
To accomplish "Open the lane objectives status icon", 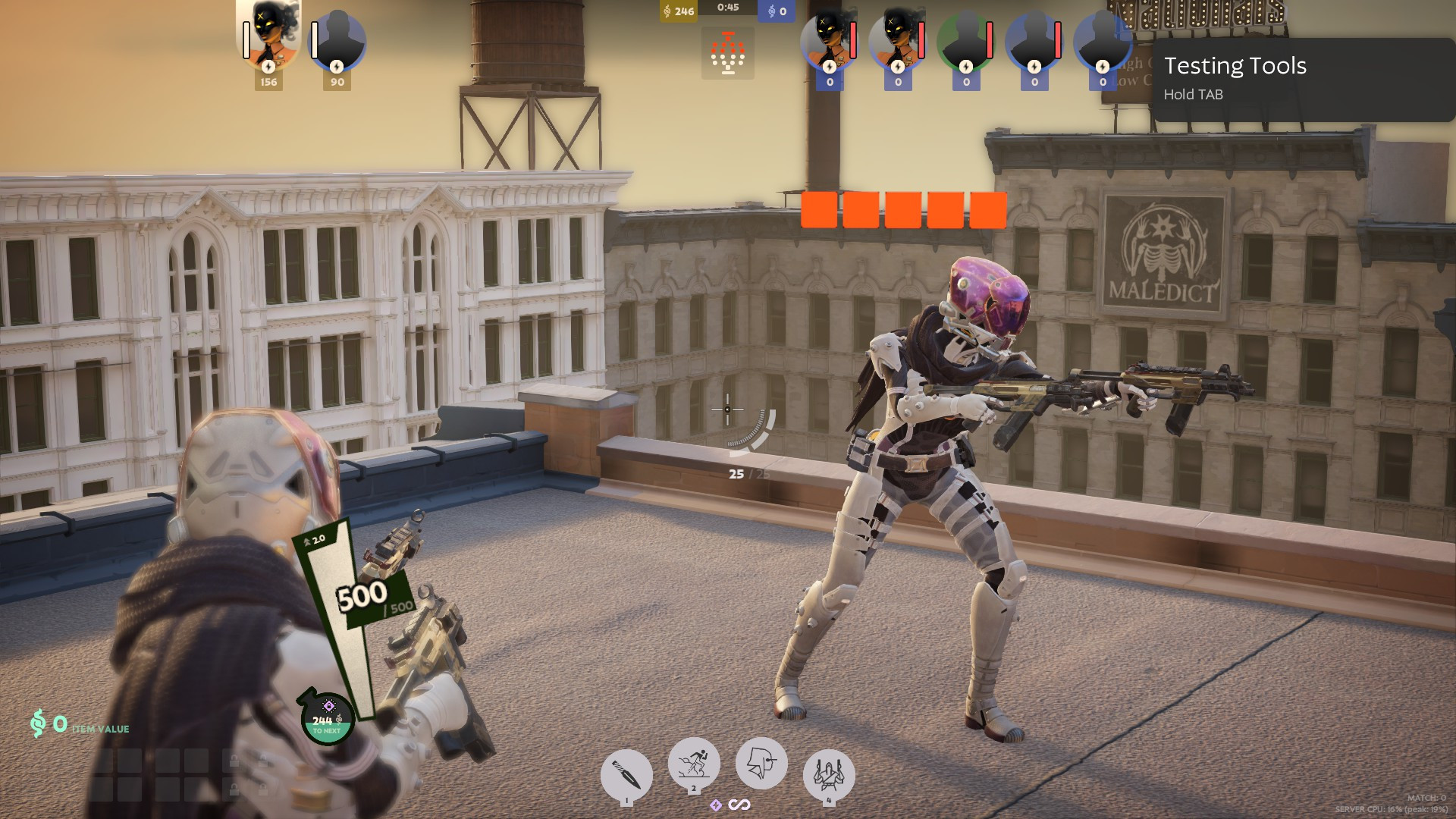I will point(727,53).
